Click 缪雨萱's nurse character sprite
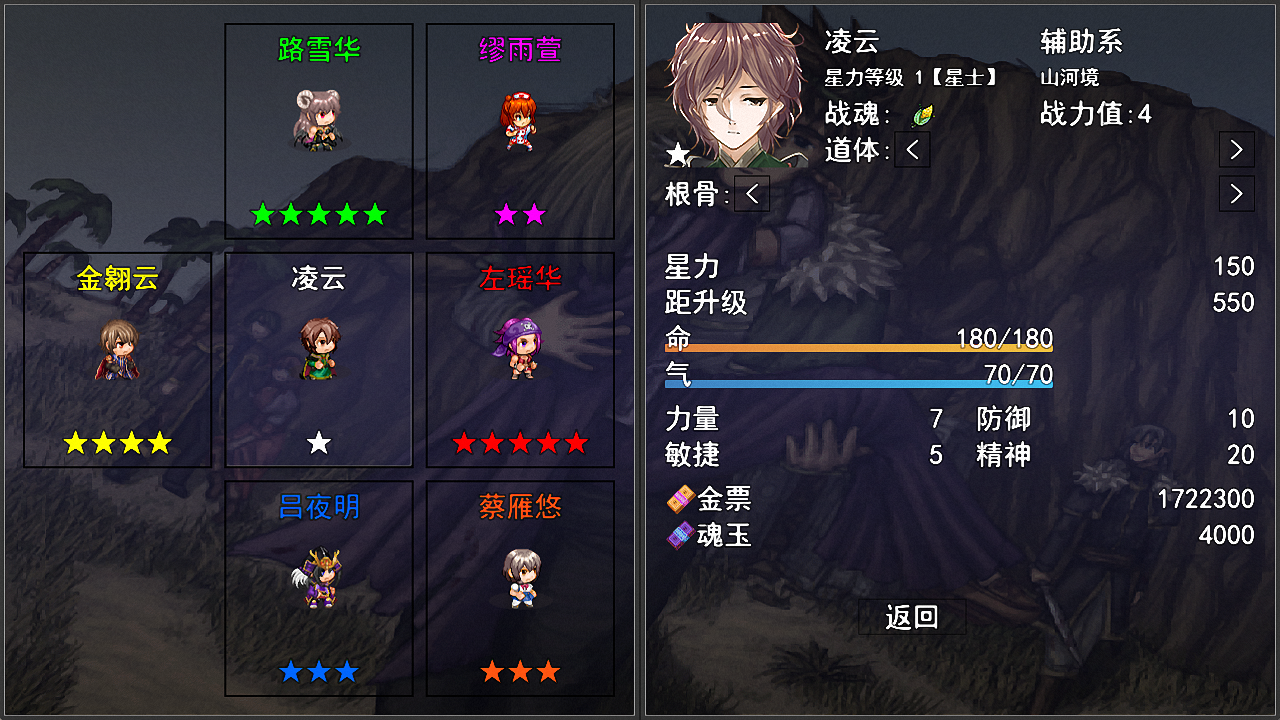1280x720 pixels. click(x=519, y=120)
